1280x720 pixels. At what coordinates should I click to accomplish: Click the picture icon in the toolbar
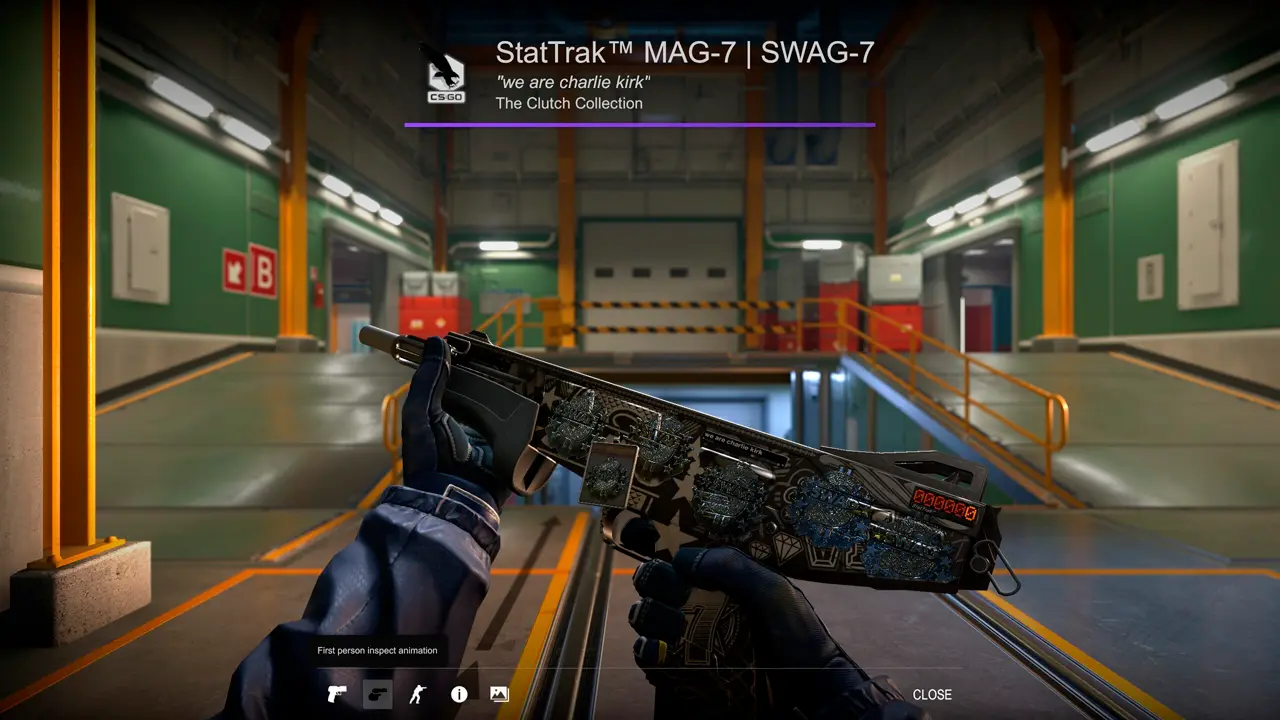[x=499, y=694]
